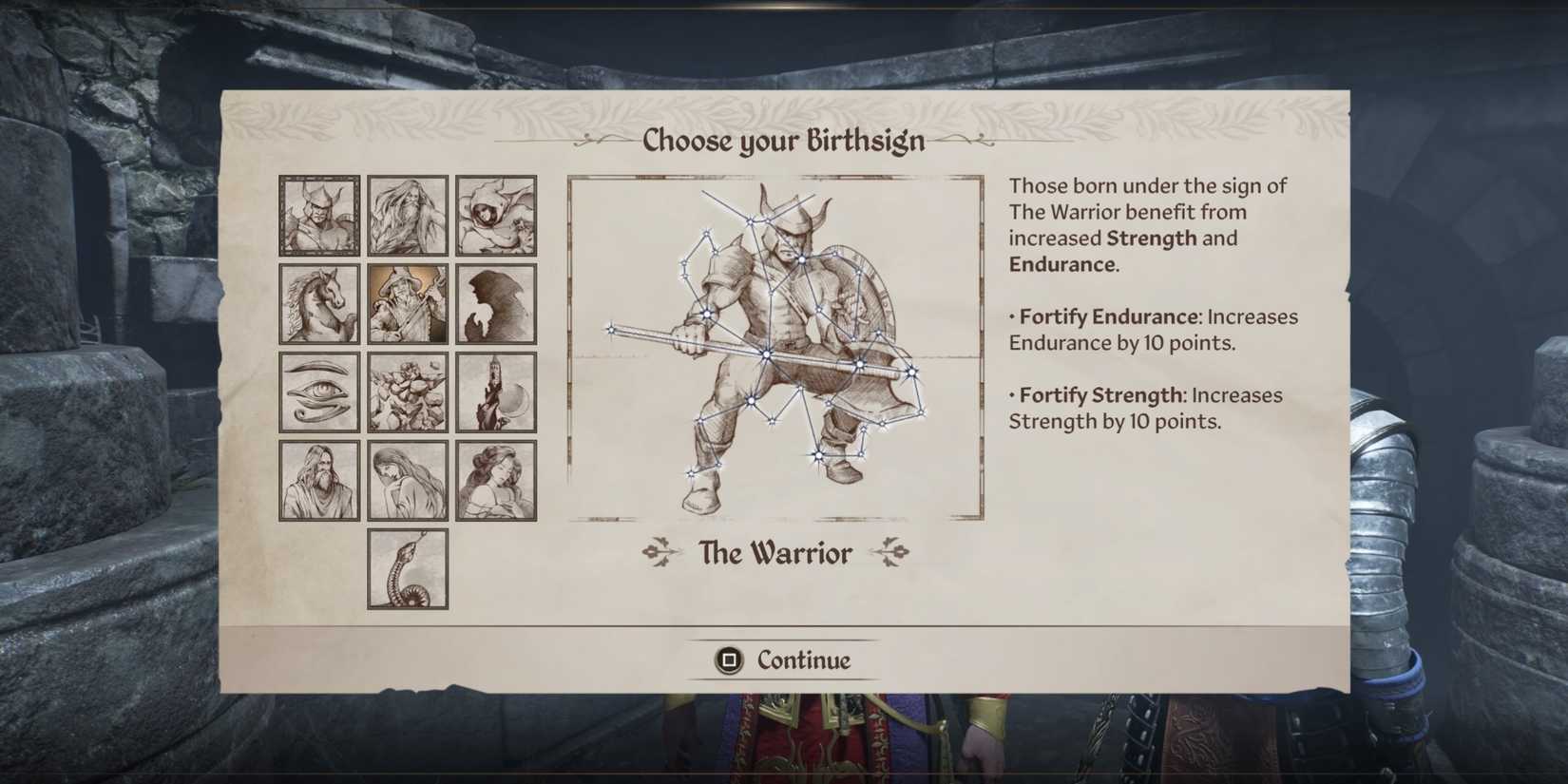Select The Mage wizard birthsign icon

pyautogui.click(x=407, y=304)
